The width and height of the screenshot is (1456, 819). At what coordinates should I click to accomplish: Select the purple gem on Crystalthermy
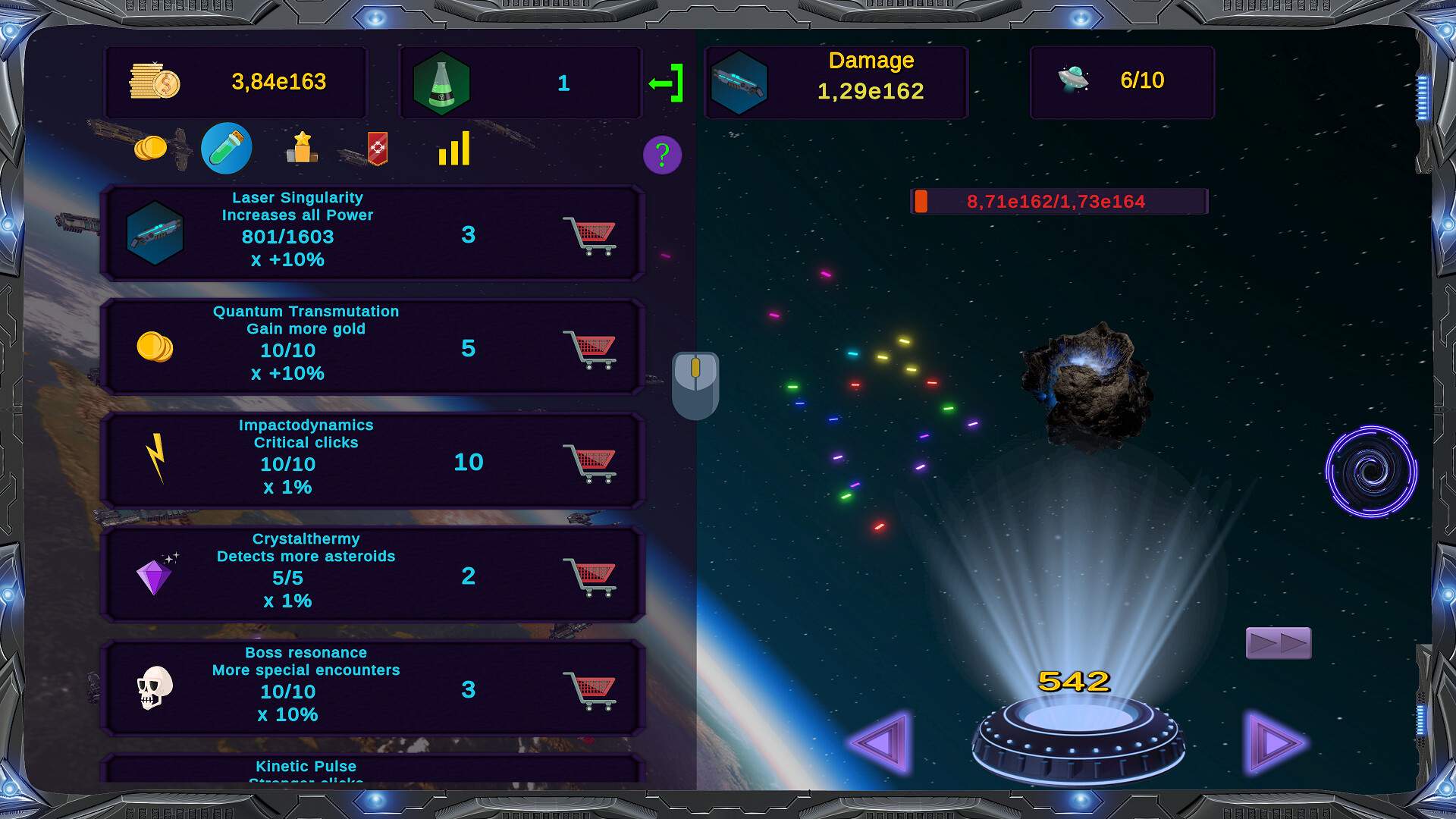pyautogui.click(x=156, y=575)
